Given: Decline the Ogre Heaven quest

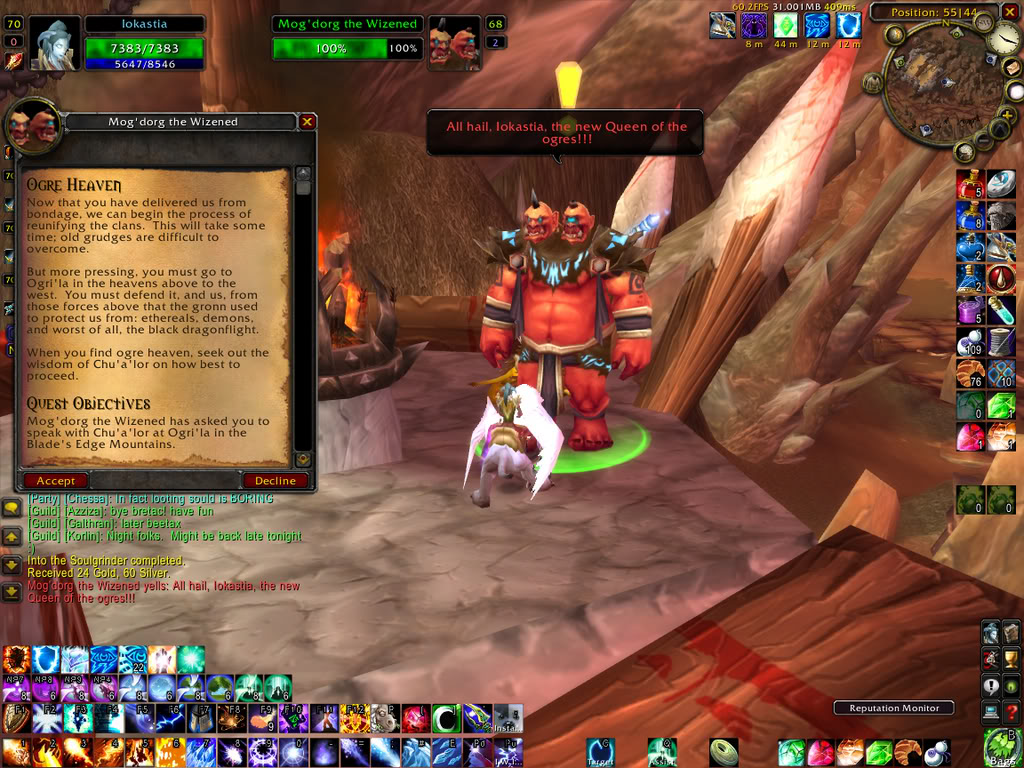Looking at the screenshot, I should click(x=275, y=481).
